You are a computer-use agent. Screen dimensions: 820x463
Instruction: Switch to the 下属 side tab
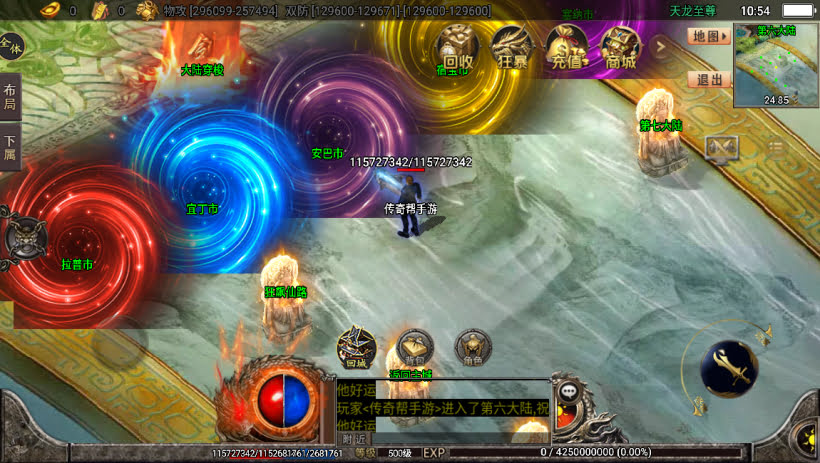[10, 148]
